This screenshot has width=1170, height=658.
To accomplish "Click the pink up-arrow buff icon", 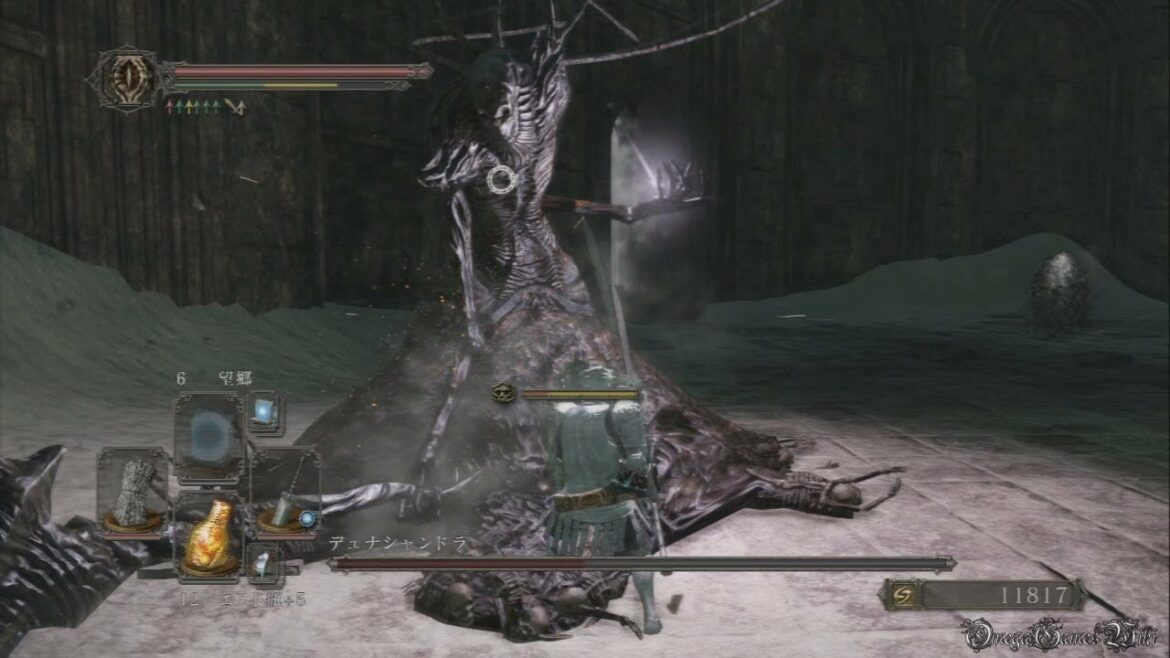I will click(x=171, y=106).
